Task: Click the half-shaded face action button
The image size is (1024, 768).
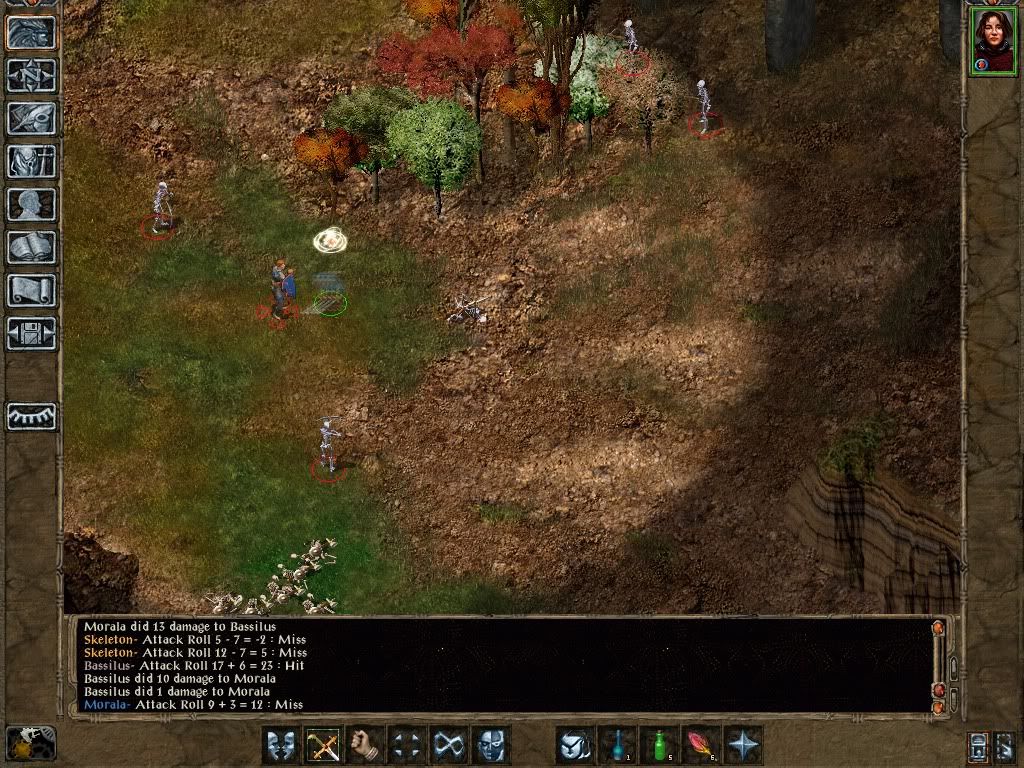Action: (491, 745)
